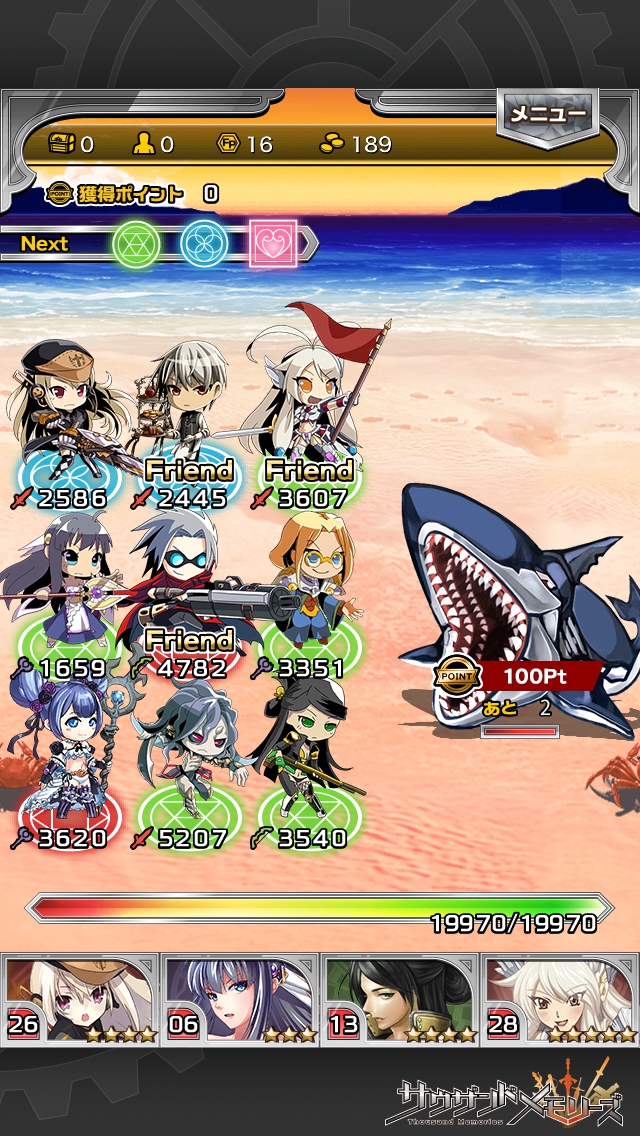640x1136 pixels.
Task: Open the メニュー menu button
Action: tap(547, 115)
